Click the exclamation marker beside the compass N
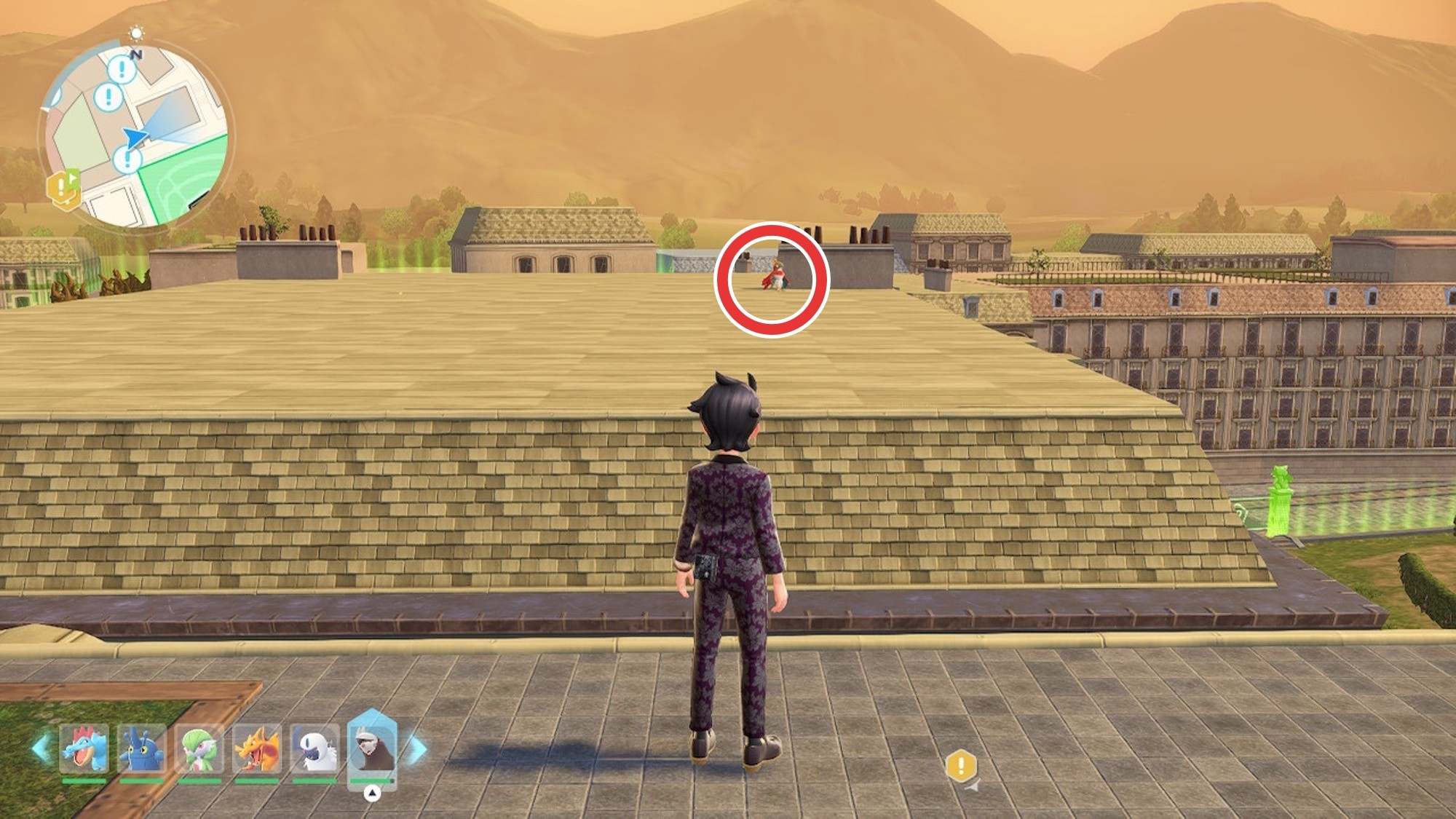Image resolution: width=1456 pixels, height=819 pixels. [x=122, y=70]
